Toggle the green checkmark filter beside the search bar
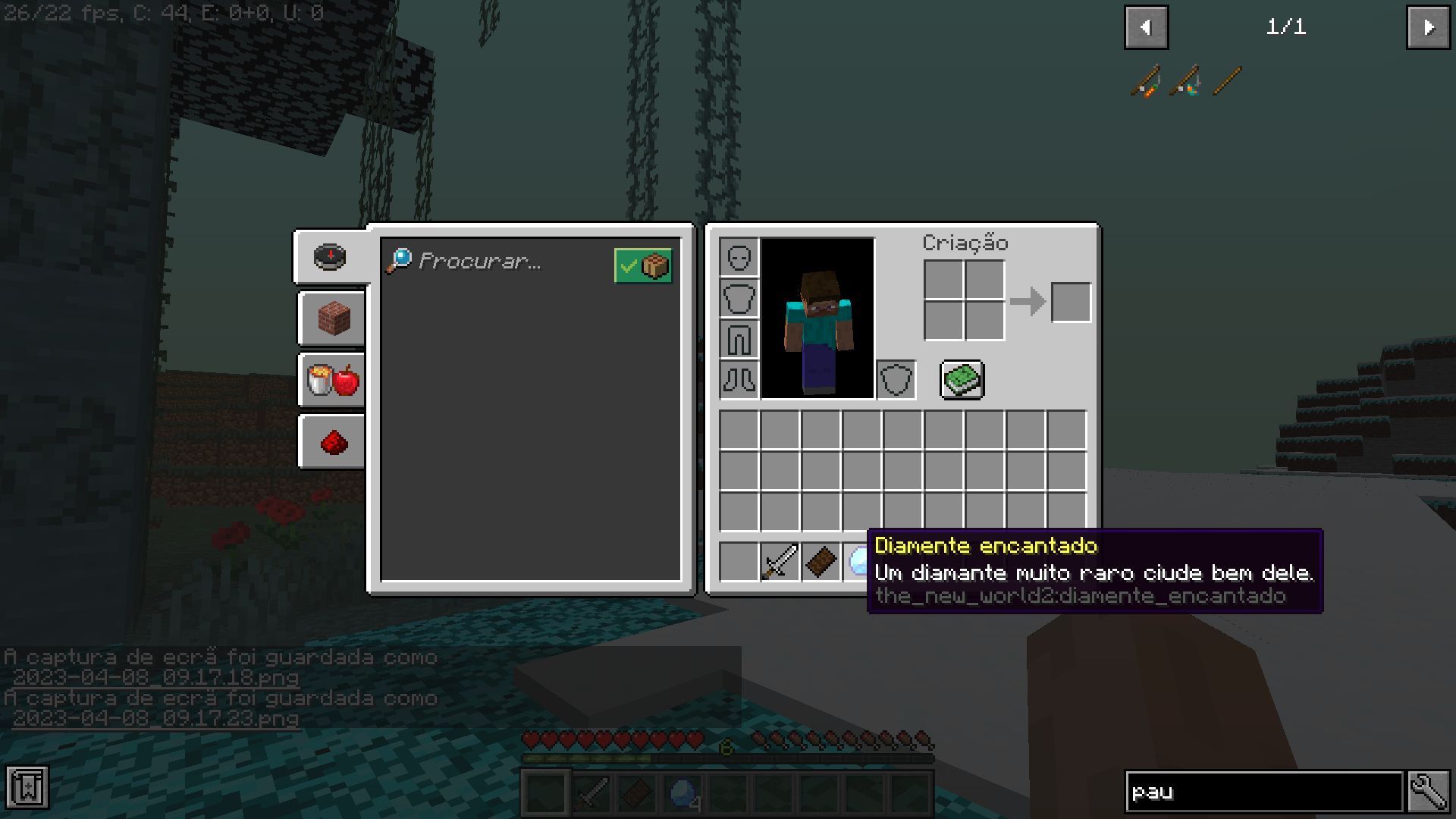This screenshot has width=1456, height=819. coord(643,265)
